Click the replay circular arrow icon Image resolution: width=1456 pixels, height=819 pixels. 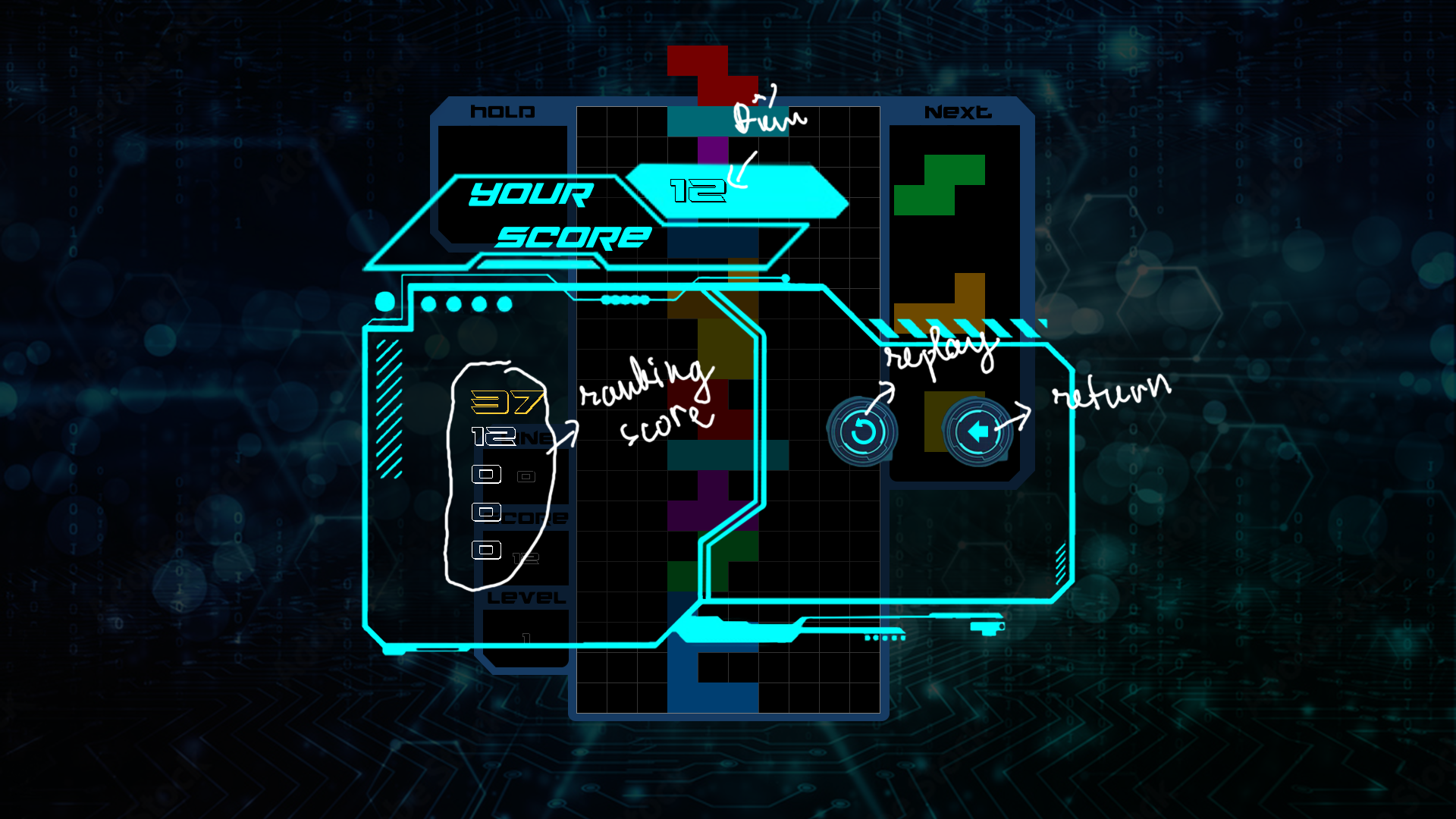point(863,432)
